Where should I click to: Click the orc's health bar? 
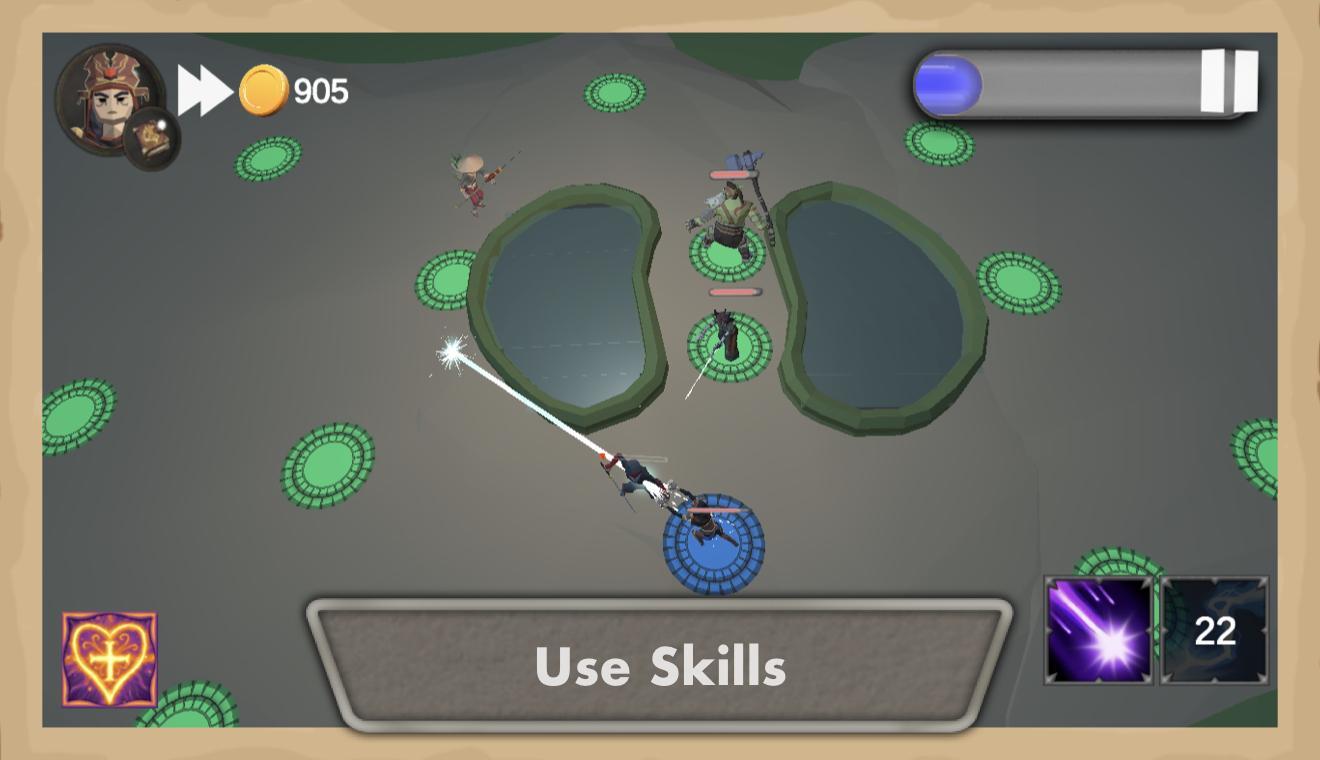tap(733, 172)
